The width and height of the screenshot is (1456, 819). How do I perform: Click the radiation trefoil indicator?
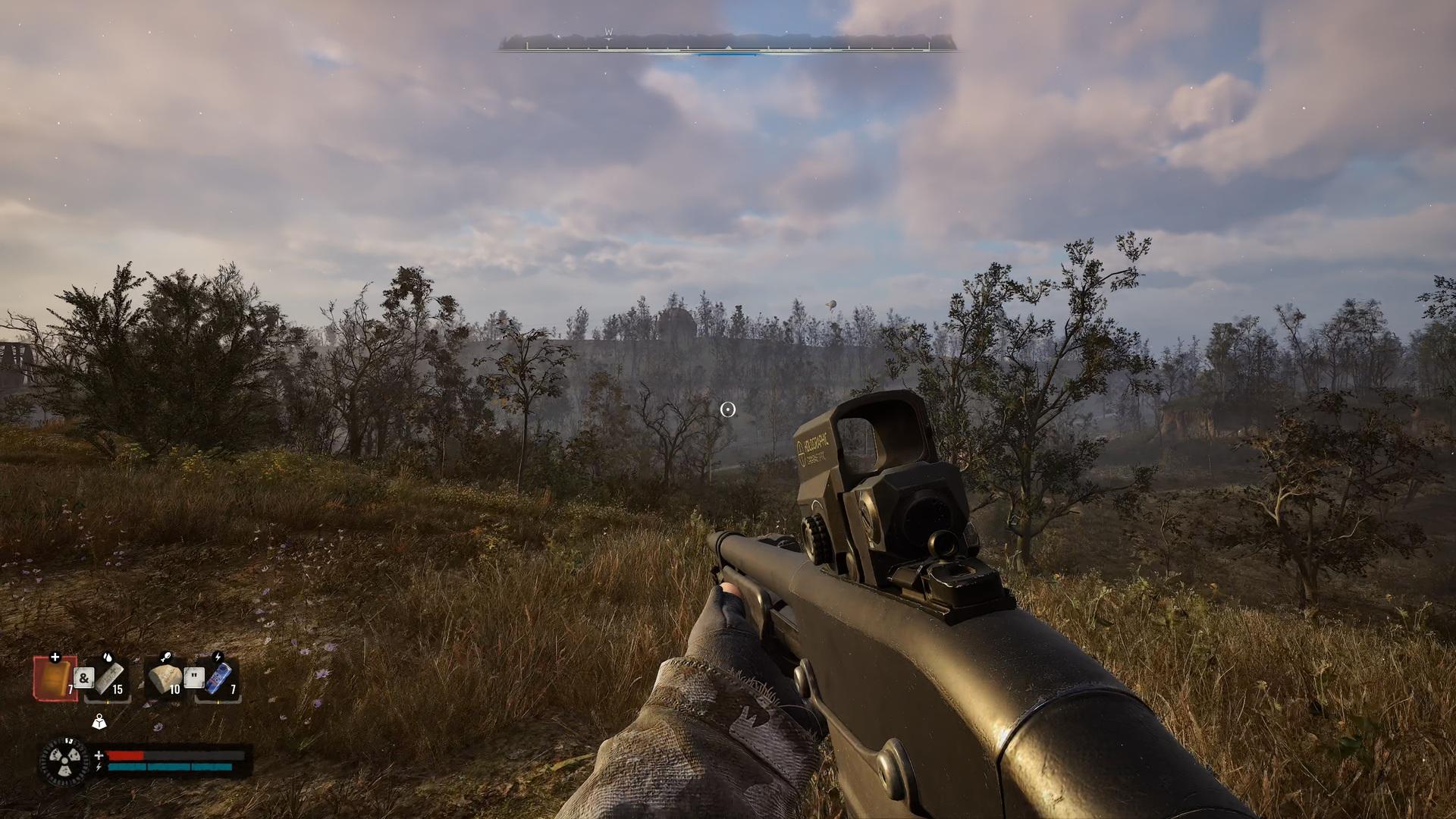point(64,761)
